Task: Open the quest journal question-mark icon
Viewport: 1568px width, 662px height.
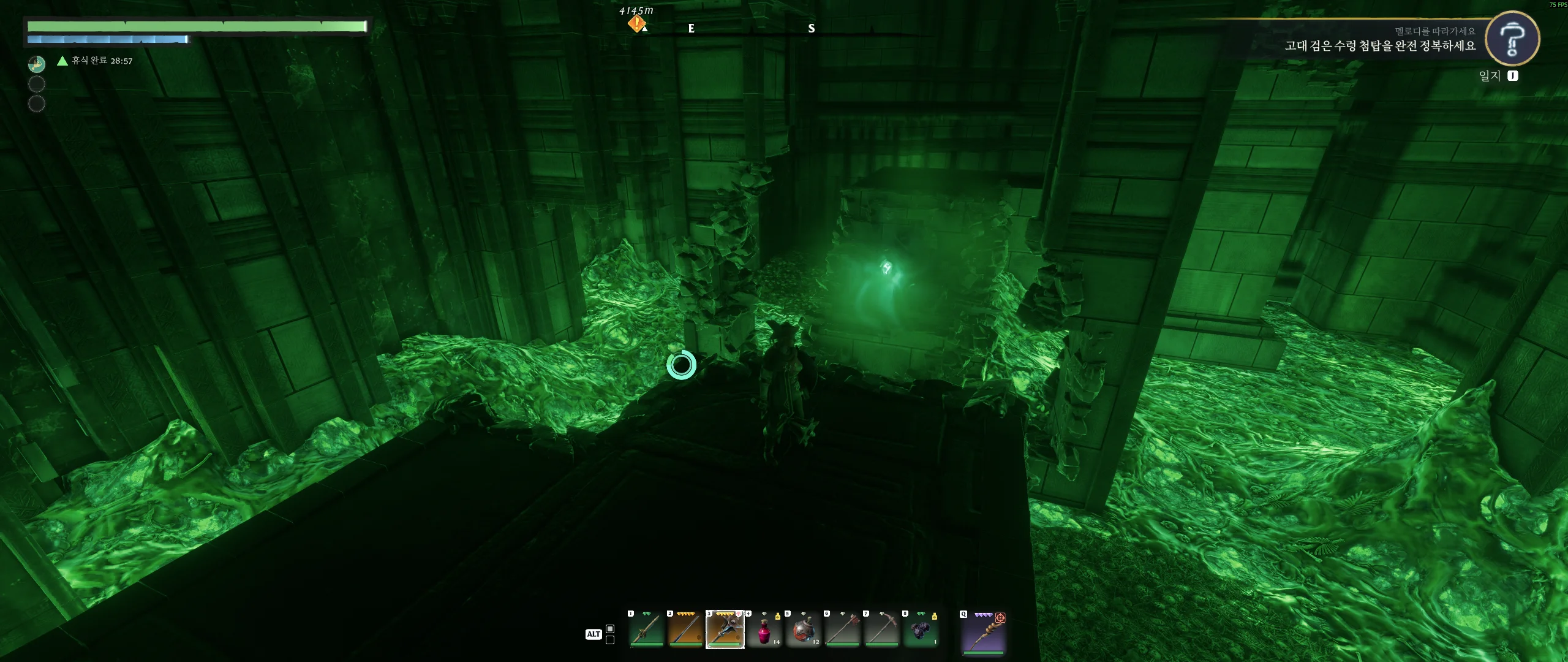Action: point(1512,39)
